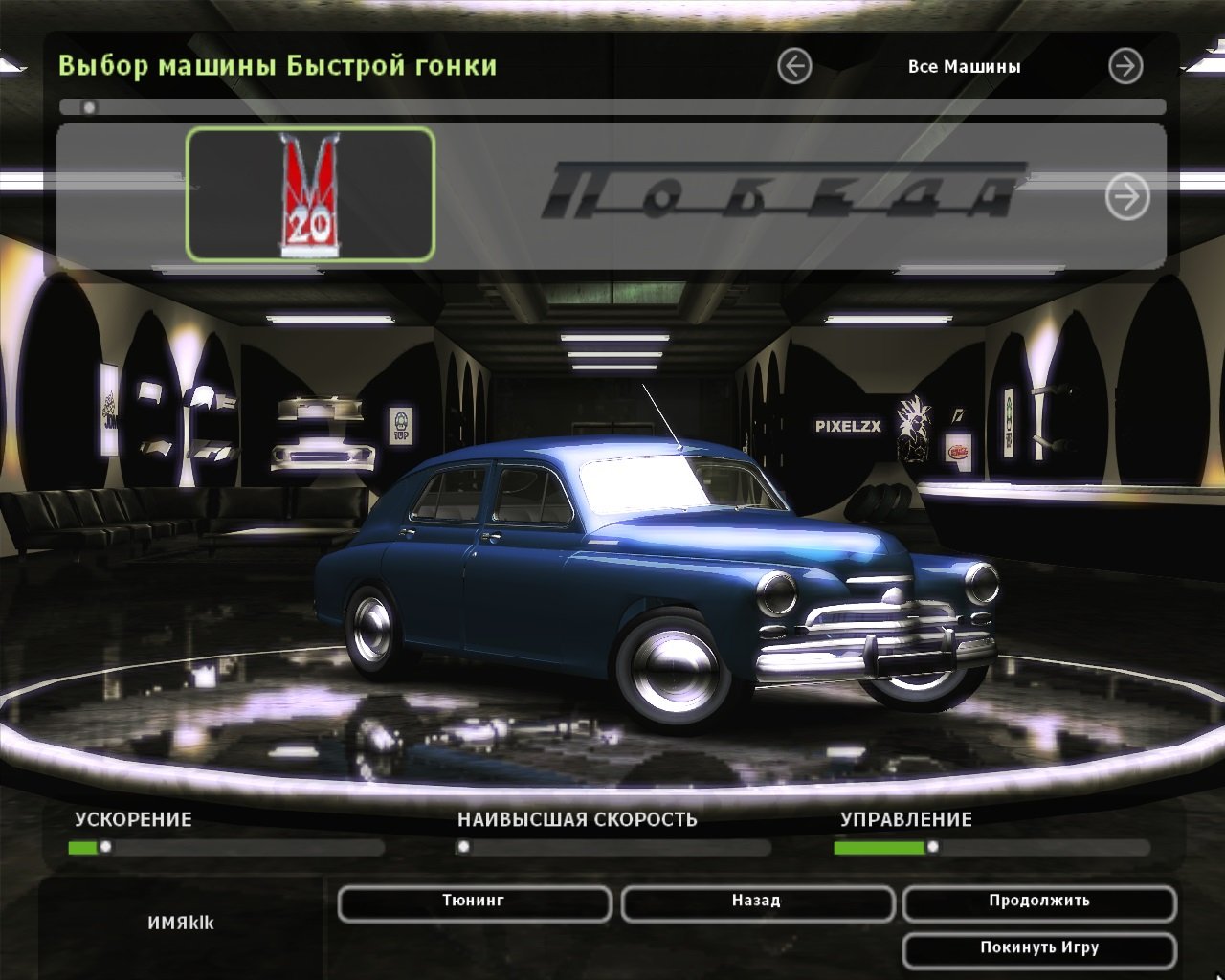Click the УСКОРЕНИЕ stat label
1225x980 pixels.
(134, 819)
